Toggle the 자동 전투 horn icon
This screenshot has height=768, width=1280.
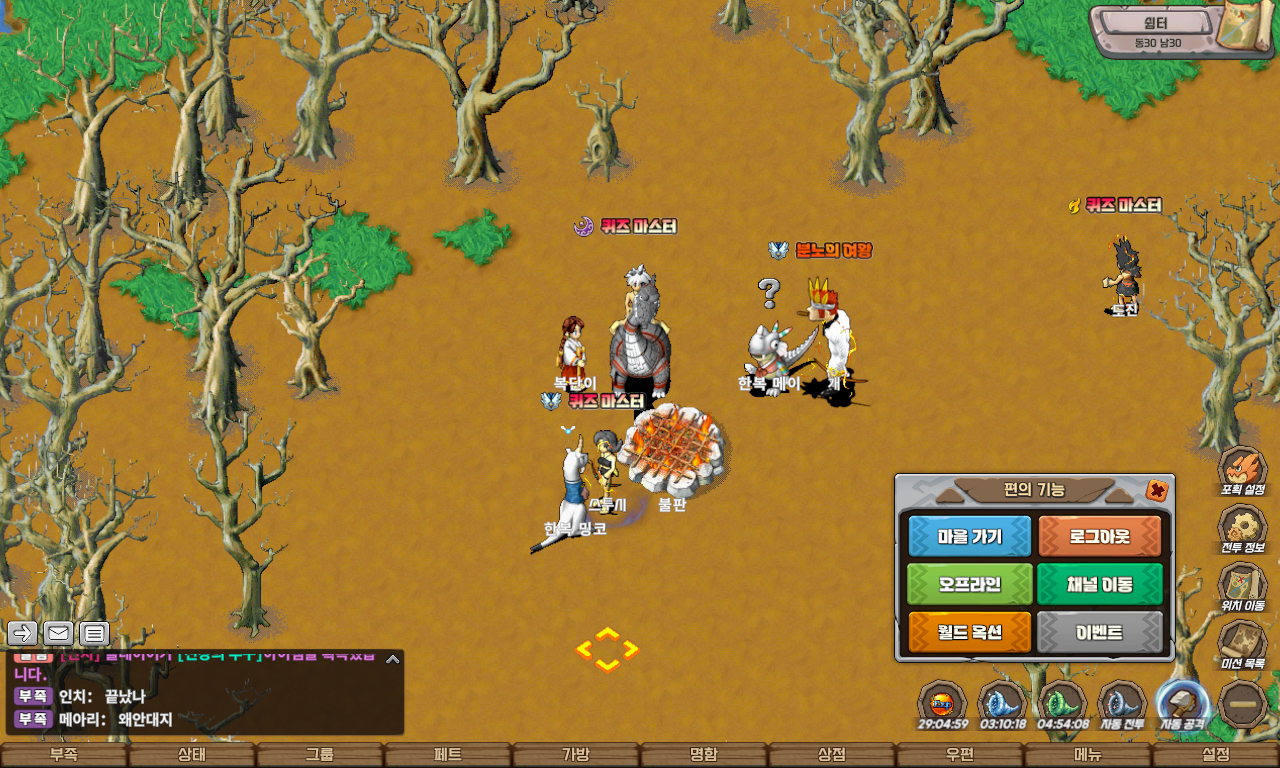1122,702
